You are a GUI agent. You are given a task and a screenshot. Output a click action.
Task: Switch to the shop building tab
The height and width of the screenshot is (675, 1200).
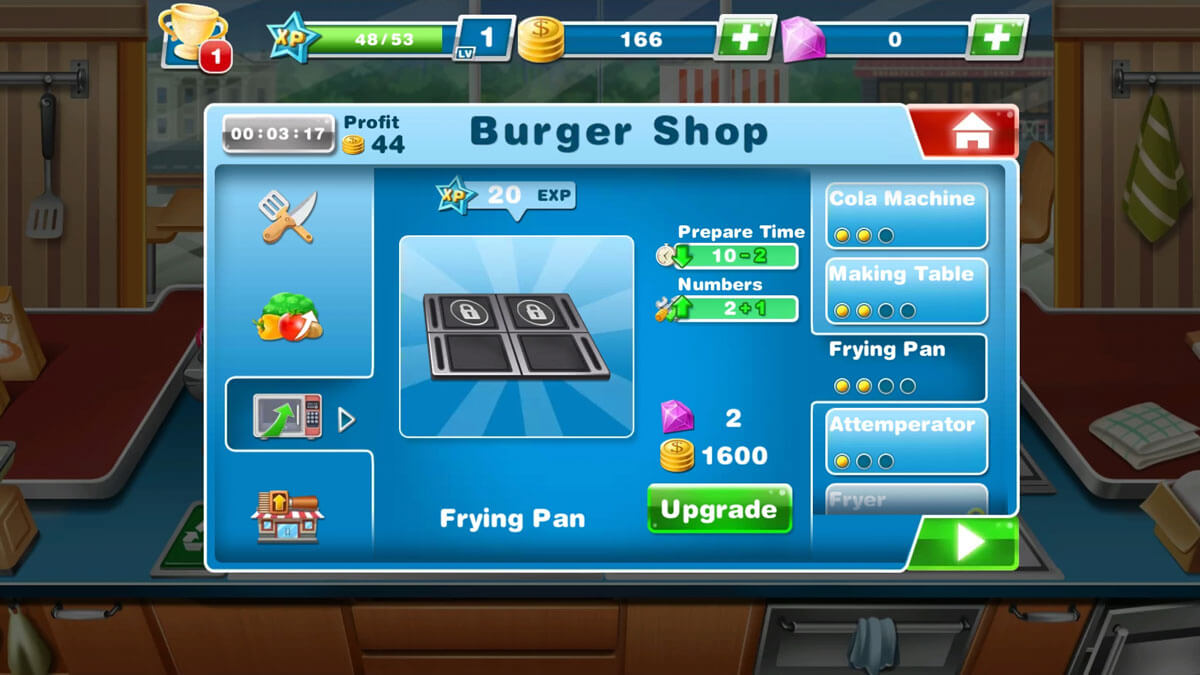click(x=288, y=516)
